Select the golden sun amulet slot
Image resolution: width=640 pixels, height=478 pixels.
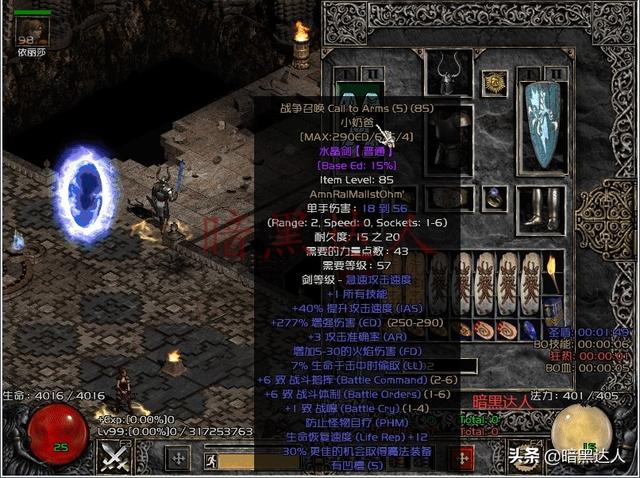(491, 83)
